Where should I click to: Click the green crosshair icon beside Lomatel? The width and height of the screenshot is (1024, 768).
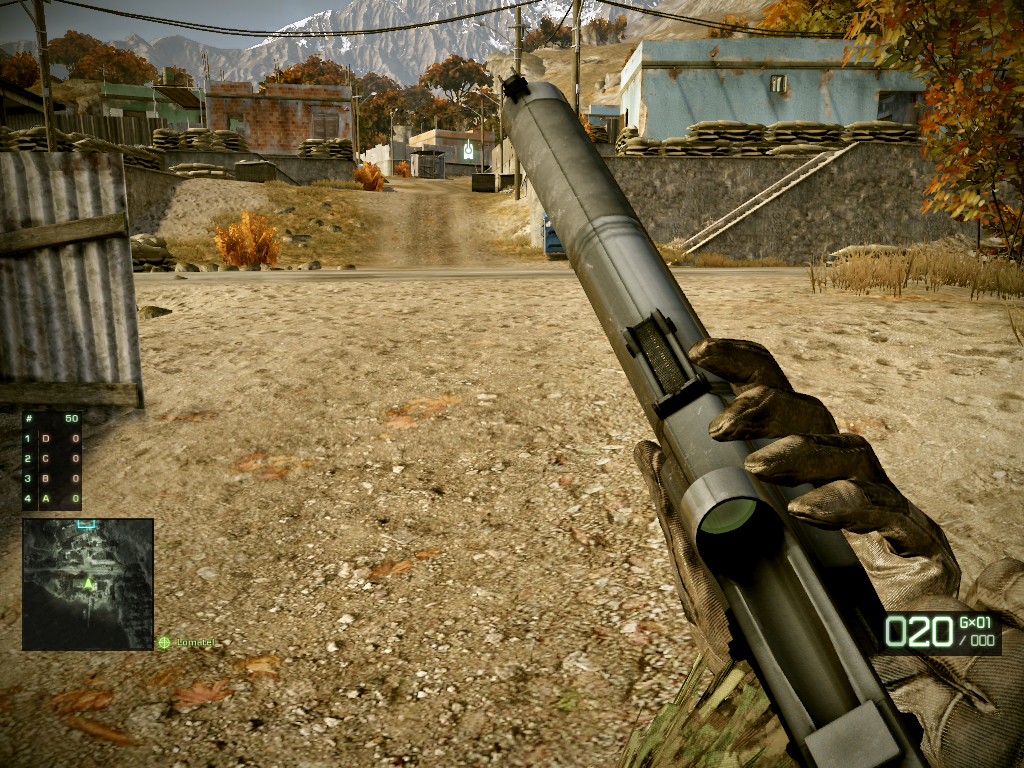pyautogui.click(x=164, y=643)
